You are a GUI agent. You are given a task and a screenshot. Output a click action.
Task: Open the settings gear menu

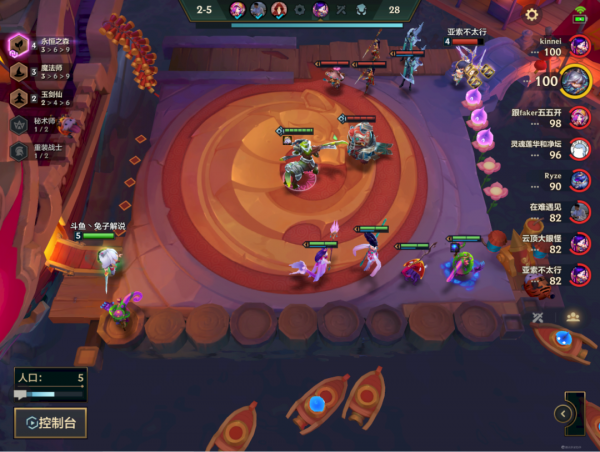click(532, 14)
